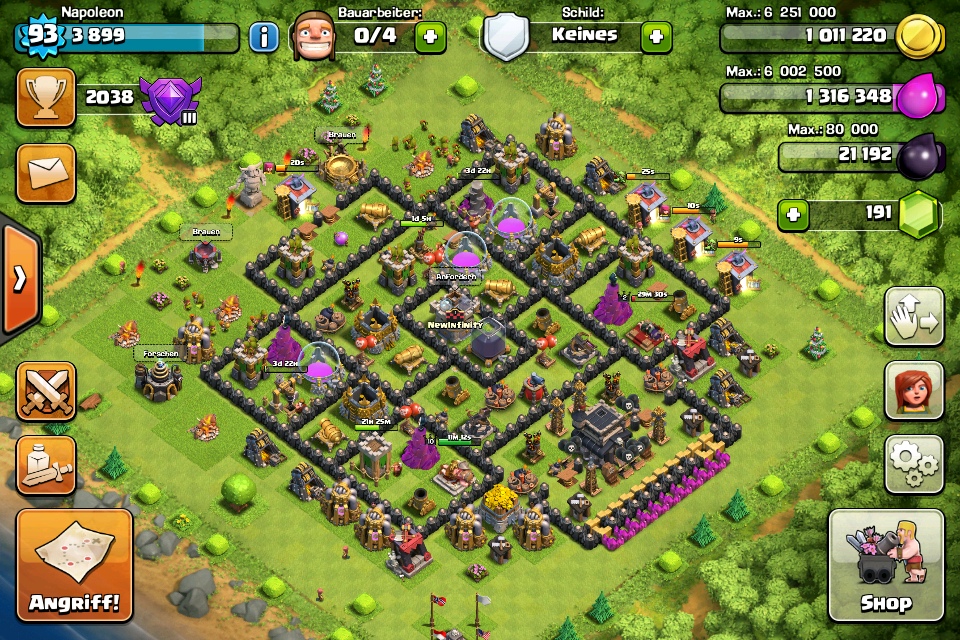The width and height of the screenshot is (960, 640).
Task: Open the trophy rankings button
Action: pyautogui.click(x=45, y=97)
